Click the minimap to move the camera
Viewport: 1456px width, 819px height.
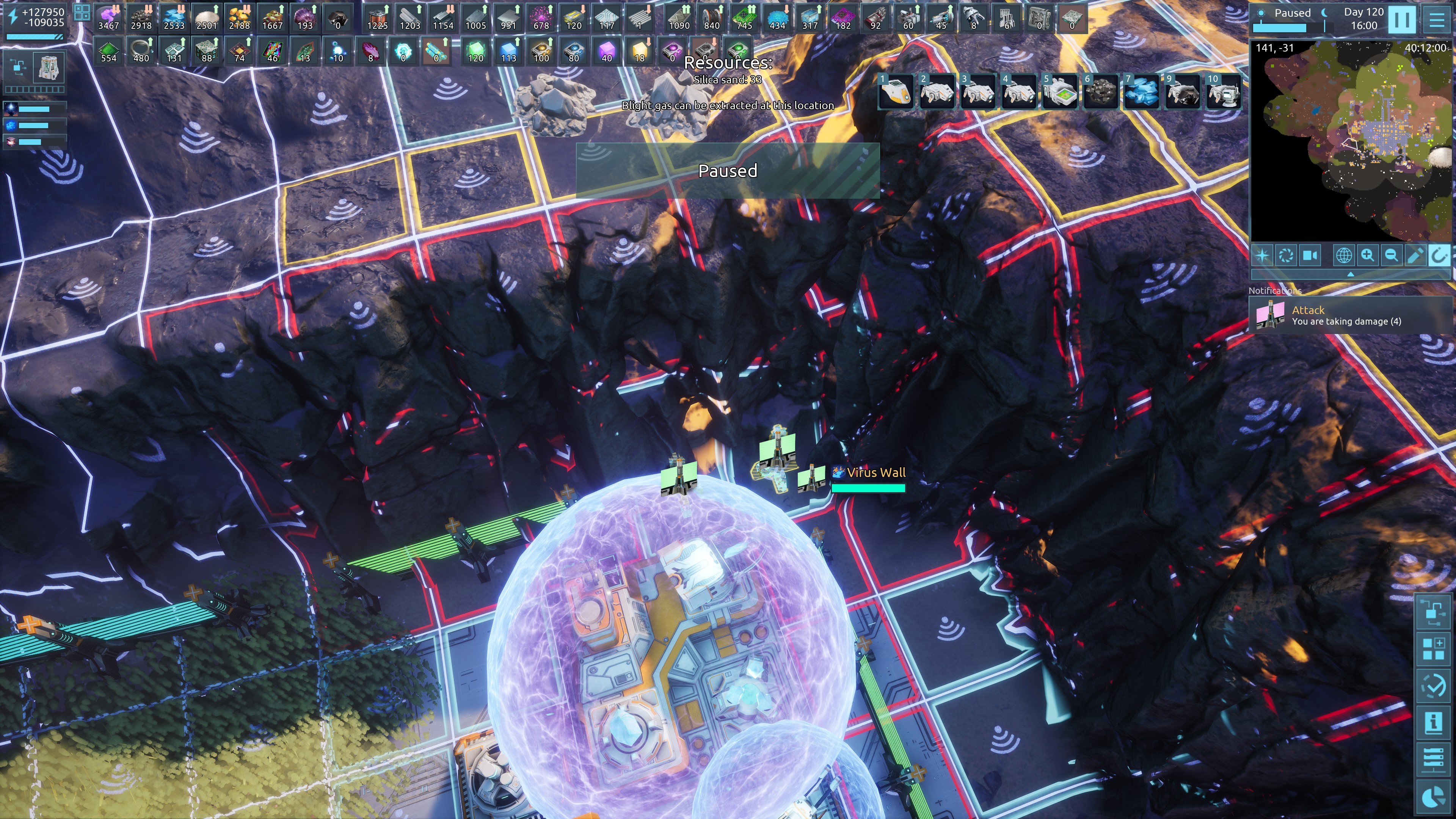pyautogui.click(x=1350, y=141)
